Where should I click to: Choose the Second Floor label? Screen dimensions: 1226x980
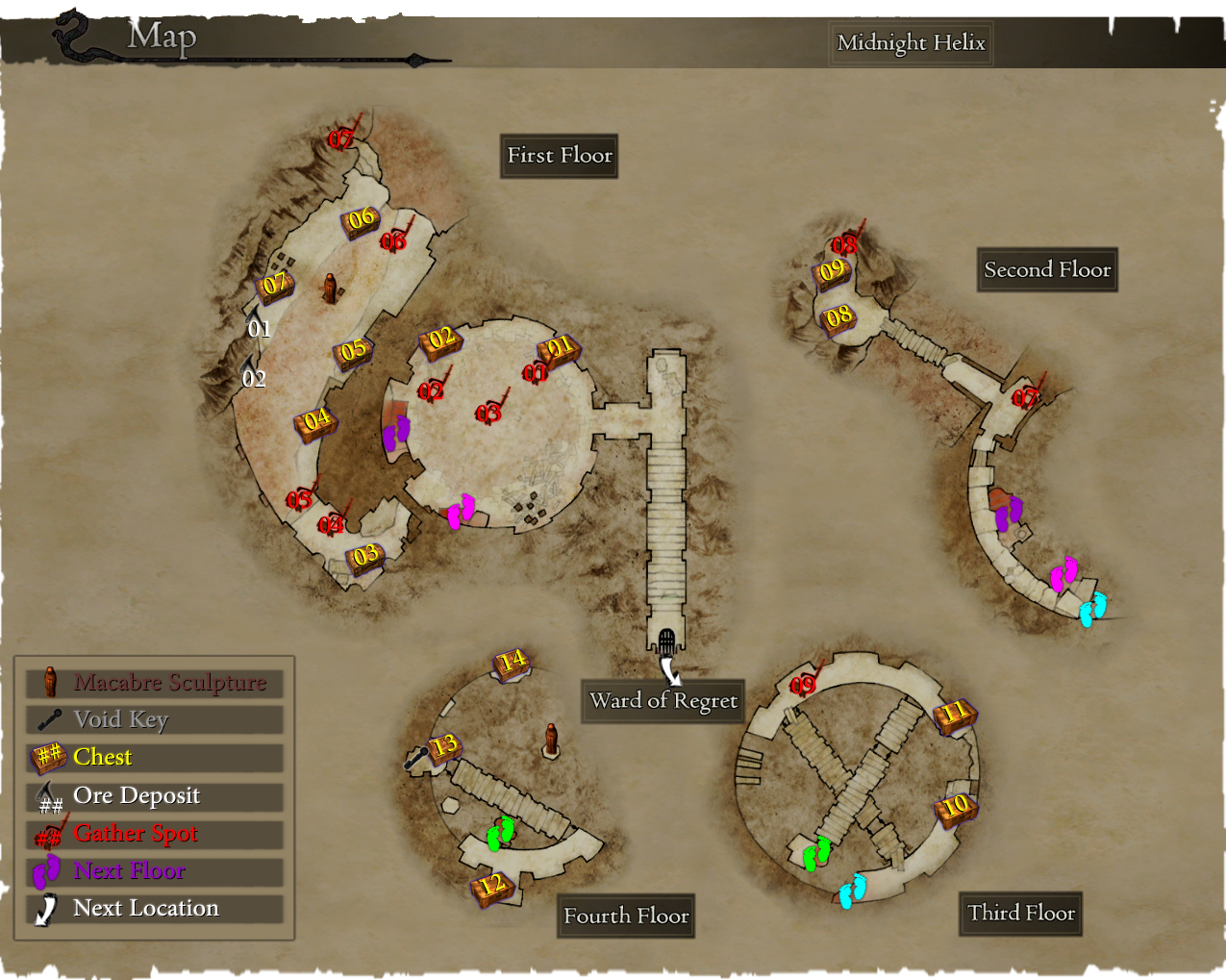tap(1047, 270)
